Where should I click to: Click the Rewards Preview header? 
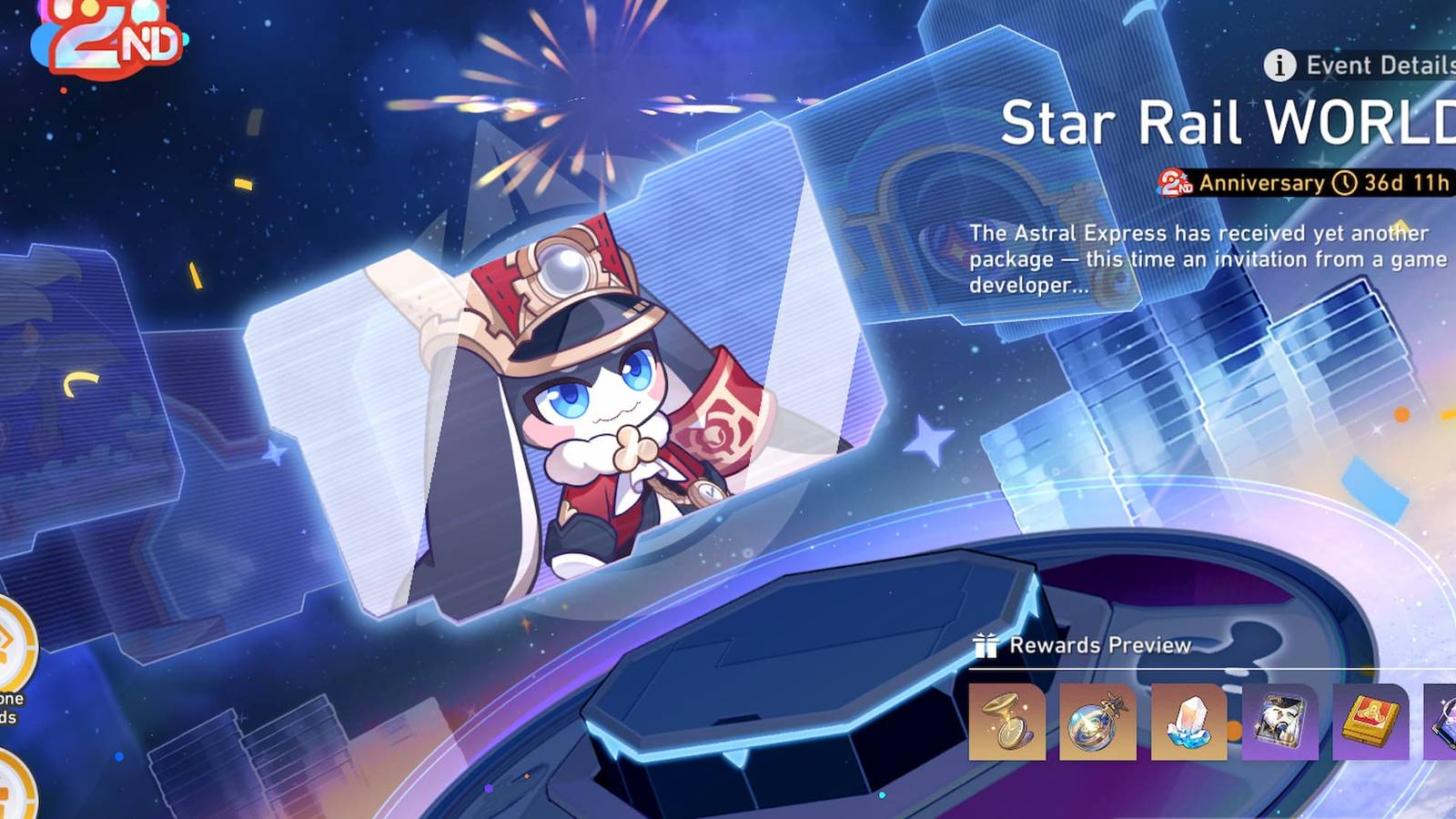tap(1098, 645)
